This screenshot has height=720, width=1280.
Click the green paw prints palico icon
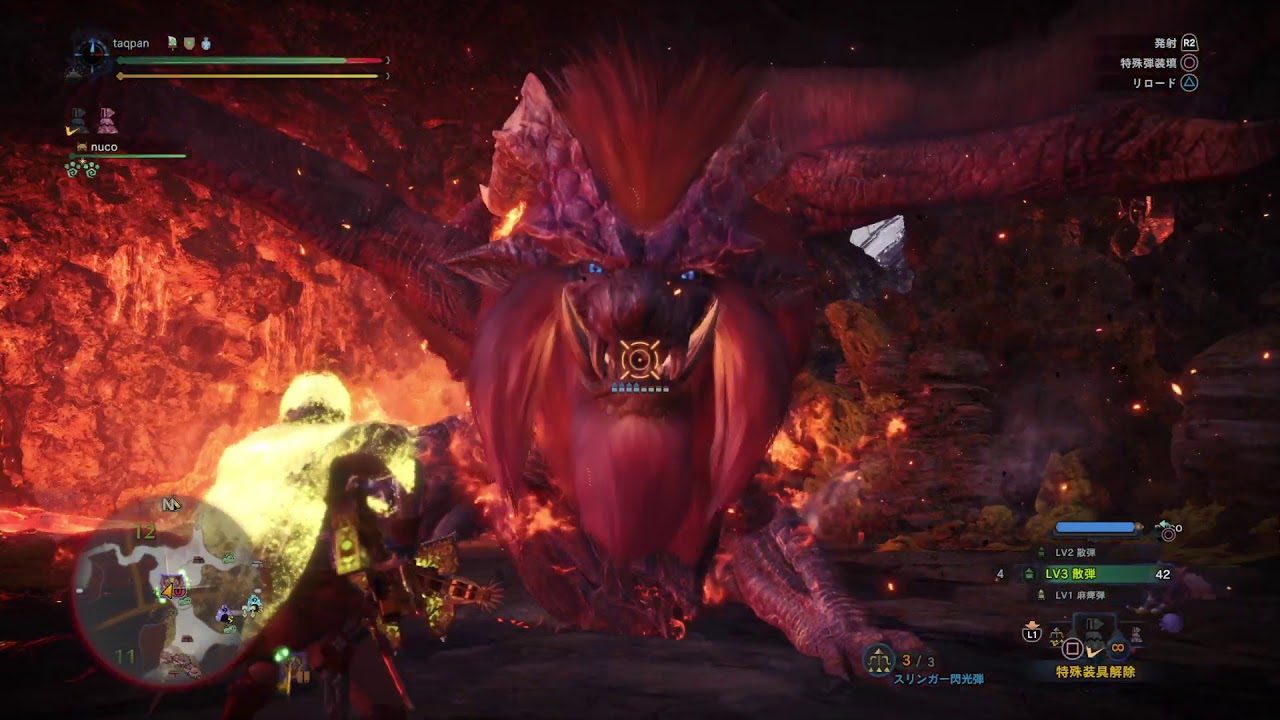point(80,169)
